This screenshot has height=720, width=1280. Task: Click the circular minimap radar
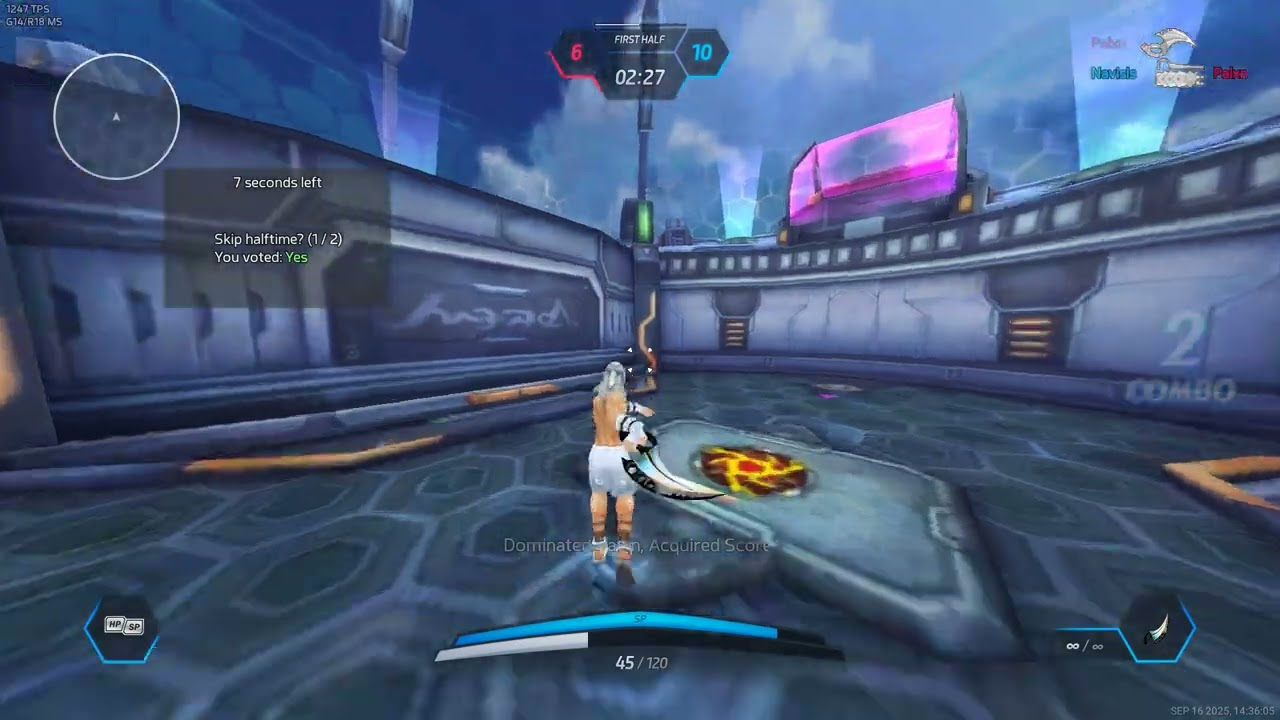point(116,117)
